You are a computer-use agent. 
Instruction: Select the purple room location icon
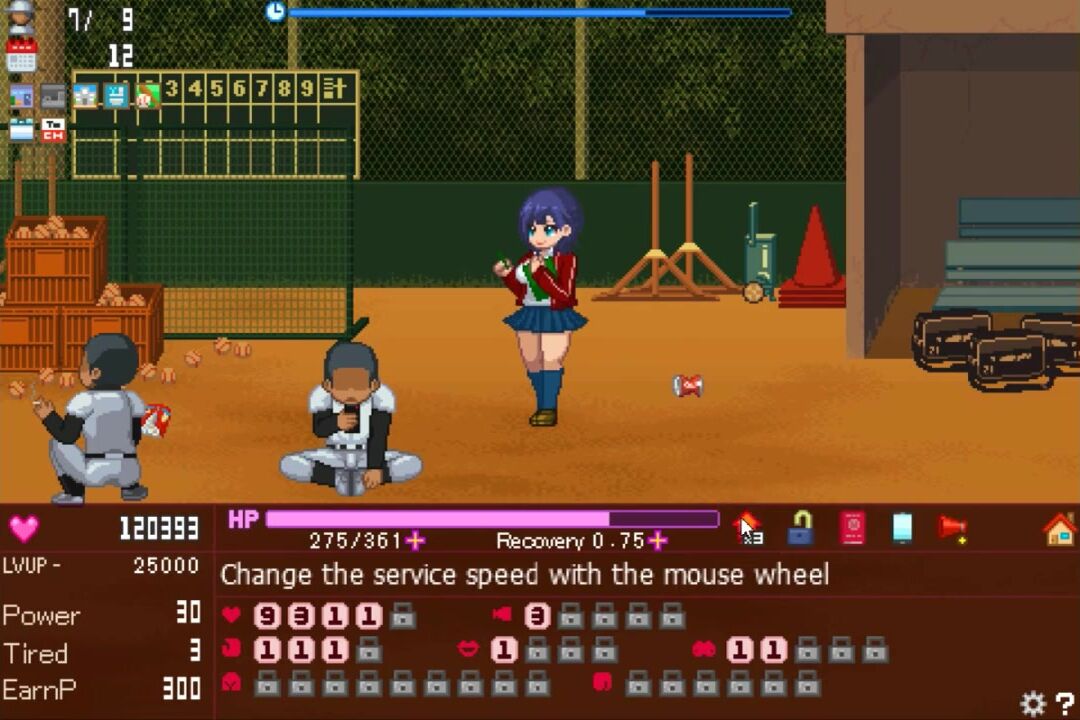[21, 96]
